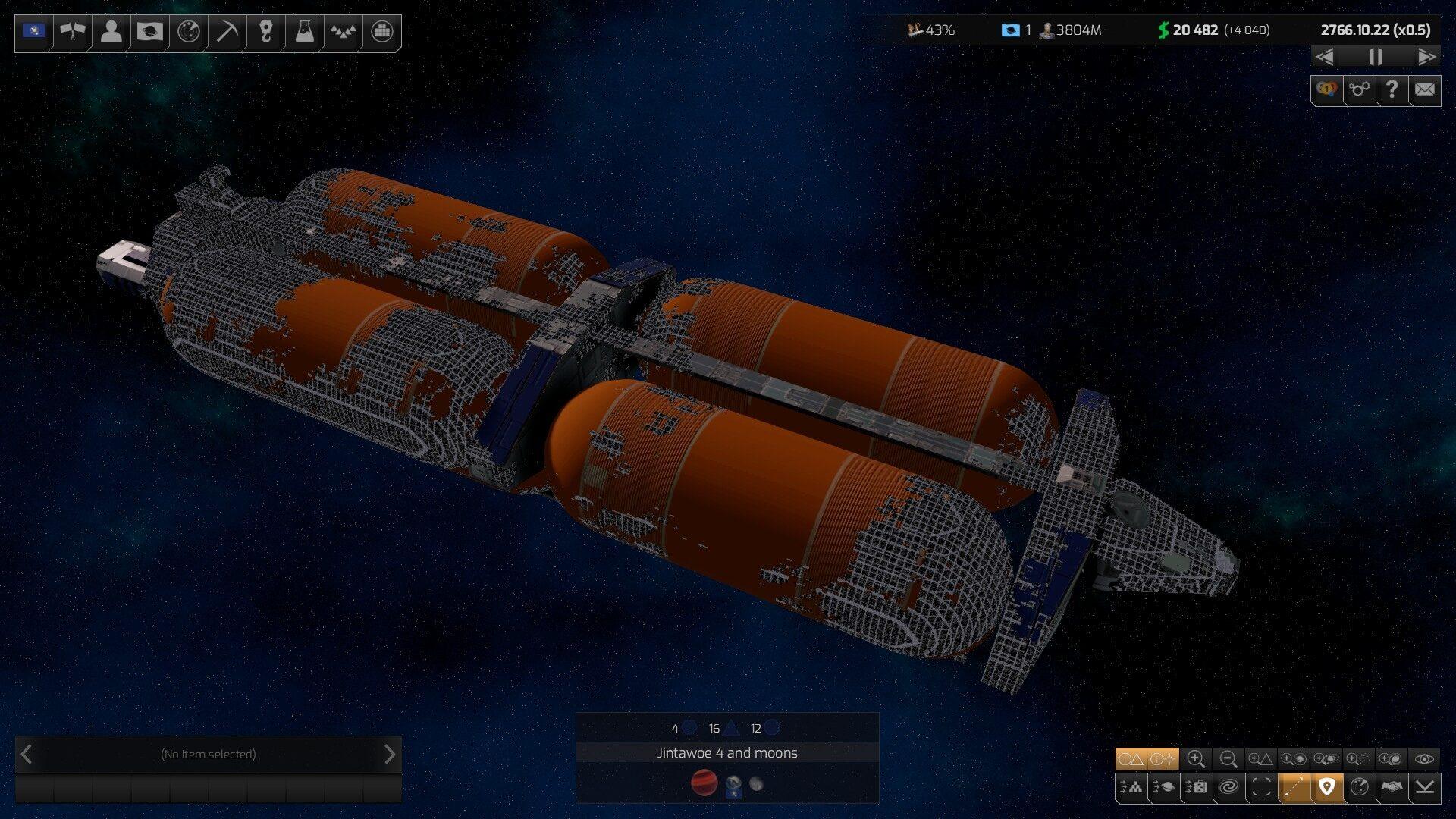Toggle the eye view button
This screenshot has width=1456, height=819.
point(1424,759)
